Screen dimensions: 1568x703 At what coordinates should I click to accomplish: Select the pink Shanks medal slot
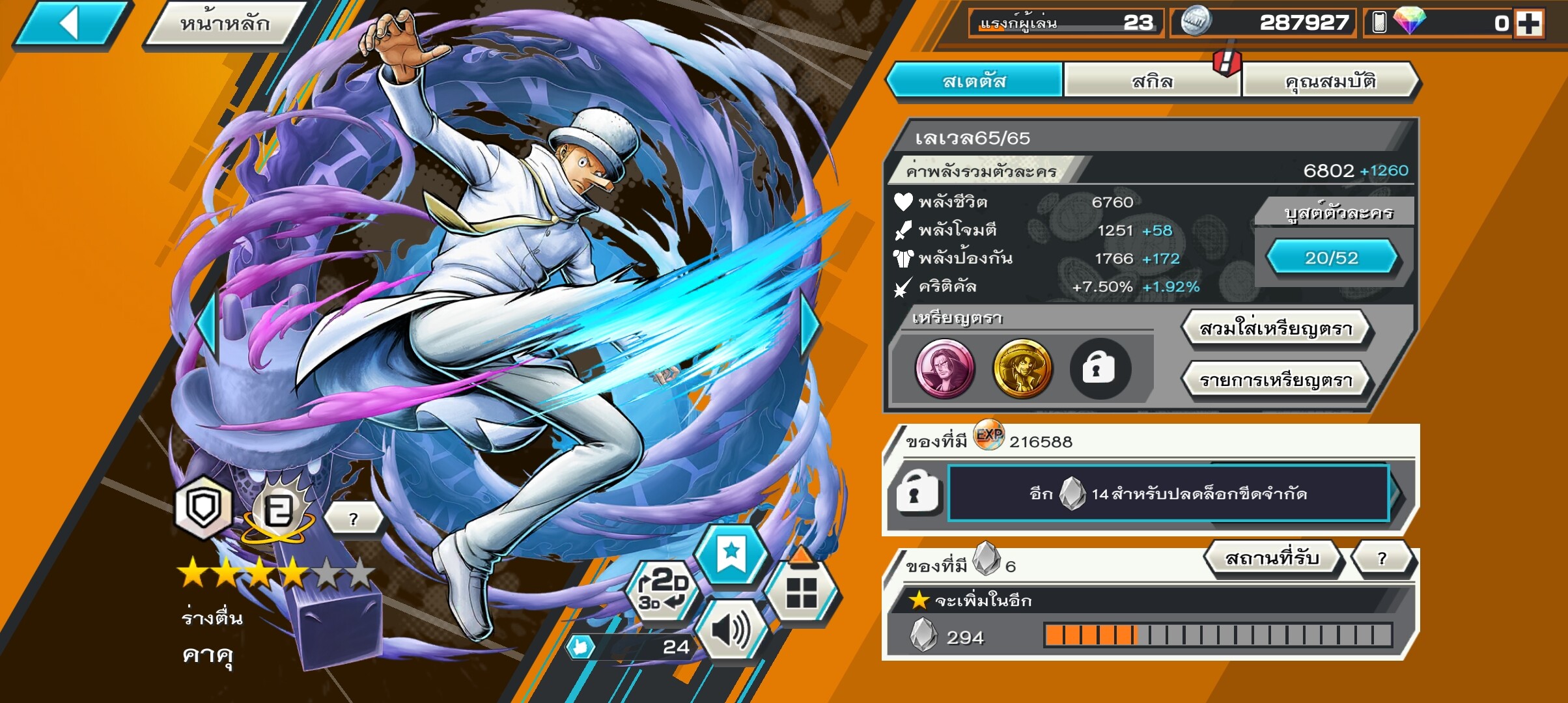point(944,368)
